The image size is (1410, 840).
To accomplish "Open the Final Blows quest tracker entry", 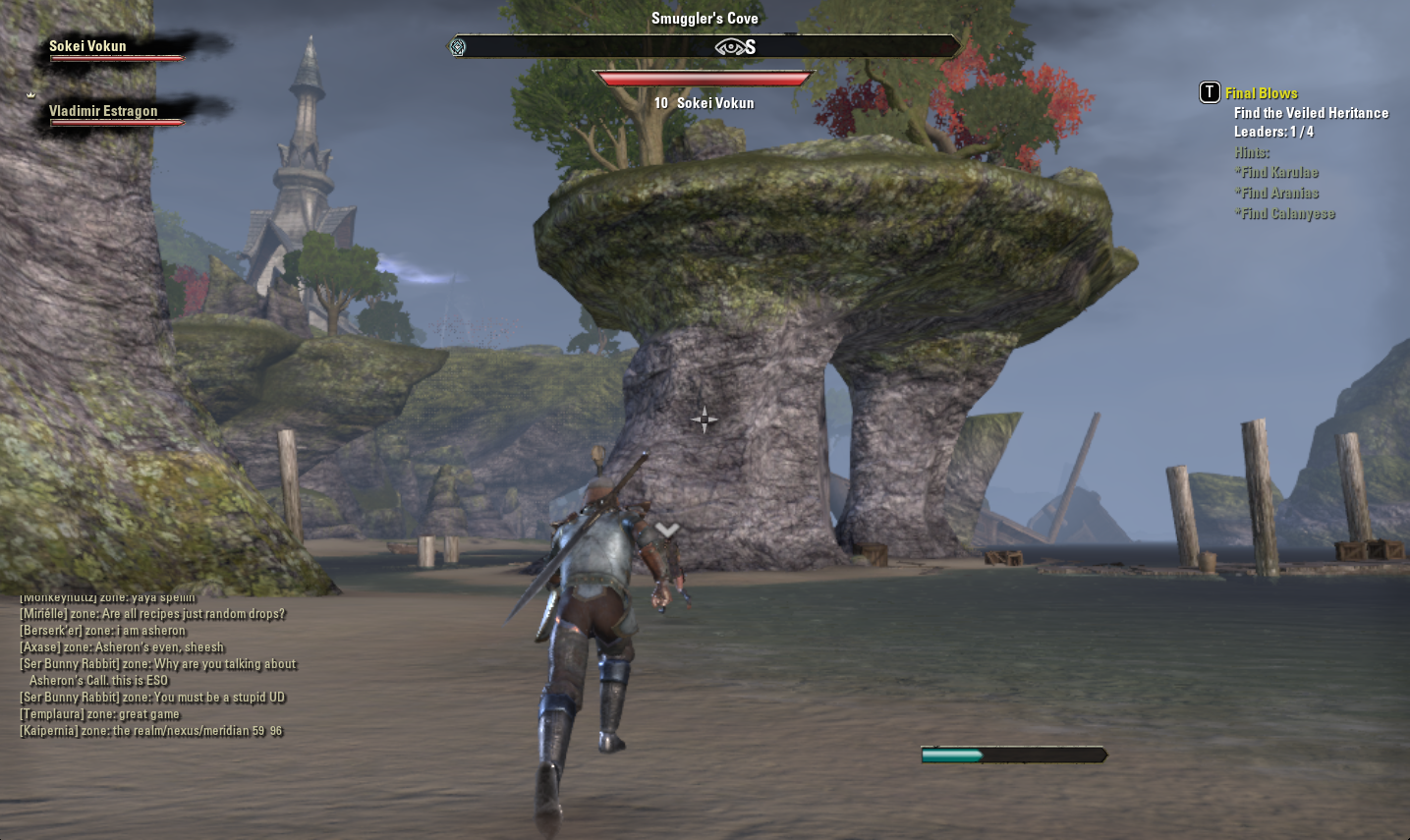I will 1261,93.
